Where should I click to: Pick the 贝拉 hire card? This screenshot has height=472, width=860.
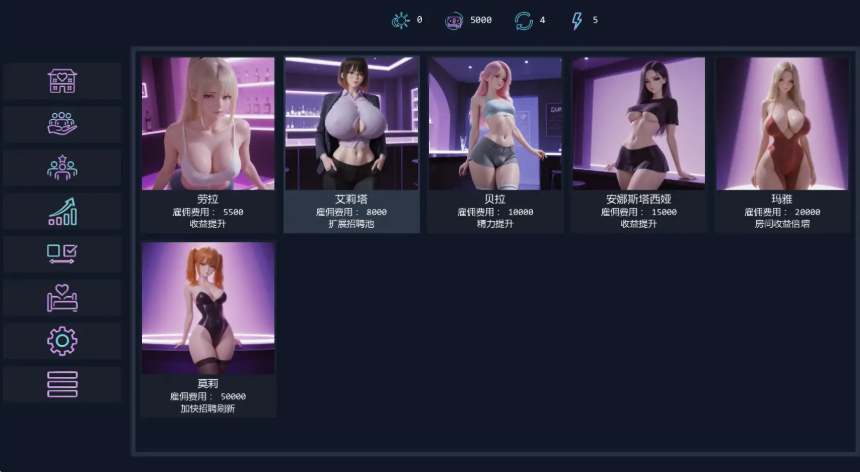click(495, 144)
